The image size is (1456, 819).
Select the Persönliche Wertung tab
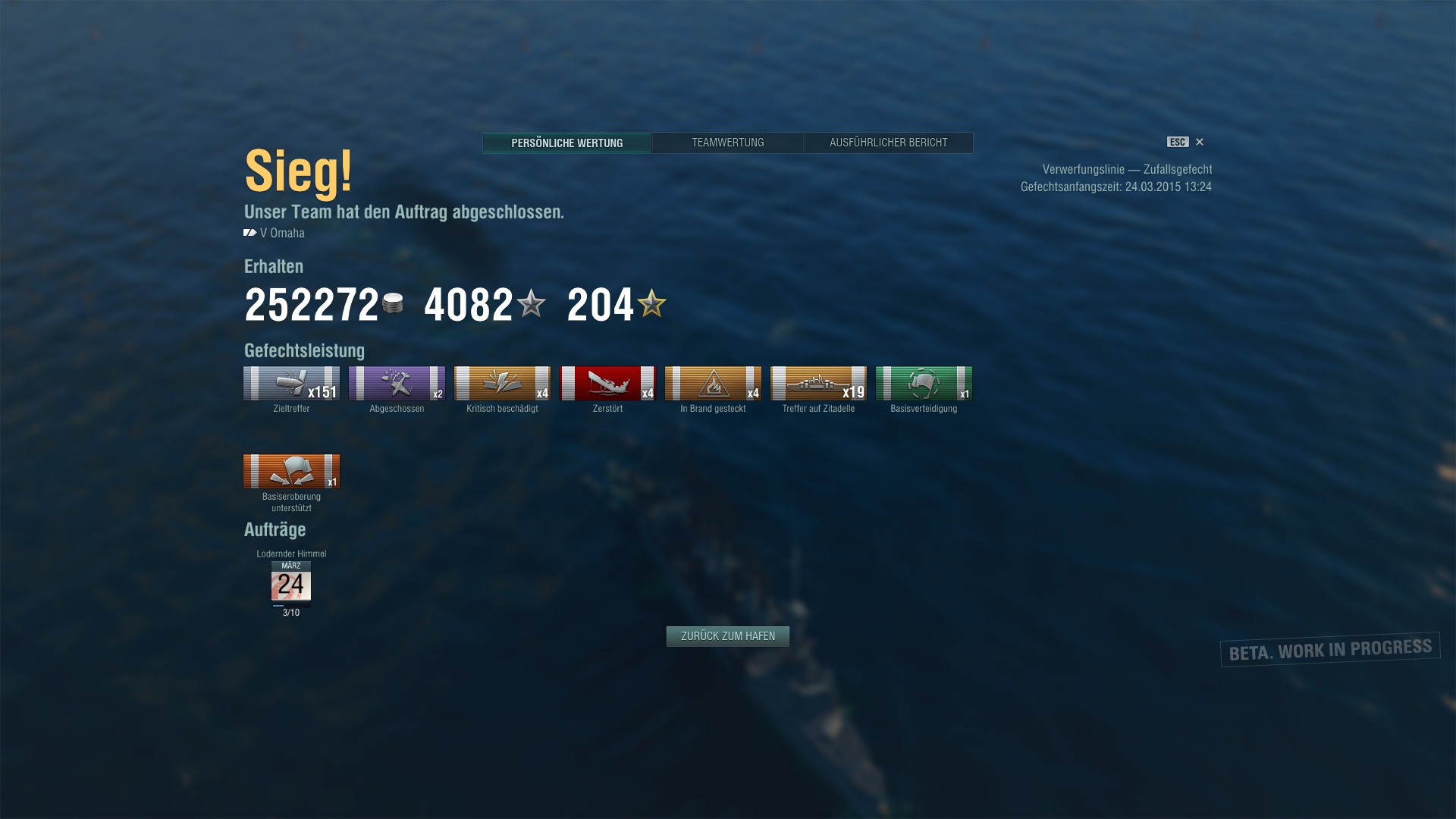click(x=566, y=143)
